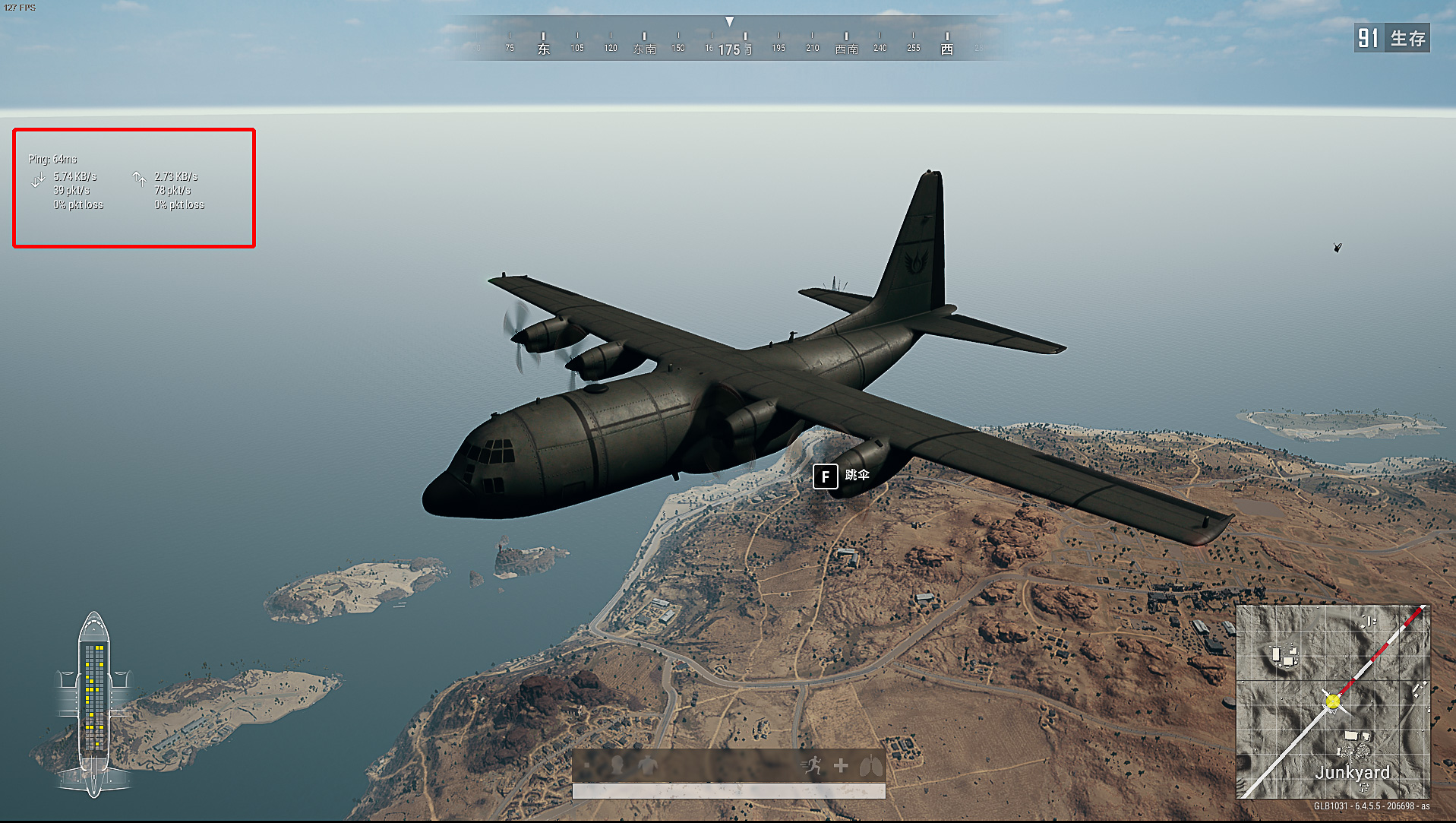
Task: Click the compass heading bar
Action: pyautogui.click(x=729, y=40)
